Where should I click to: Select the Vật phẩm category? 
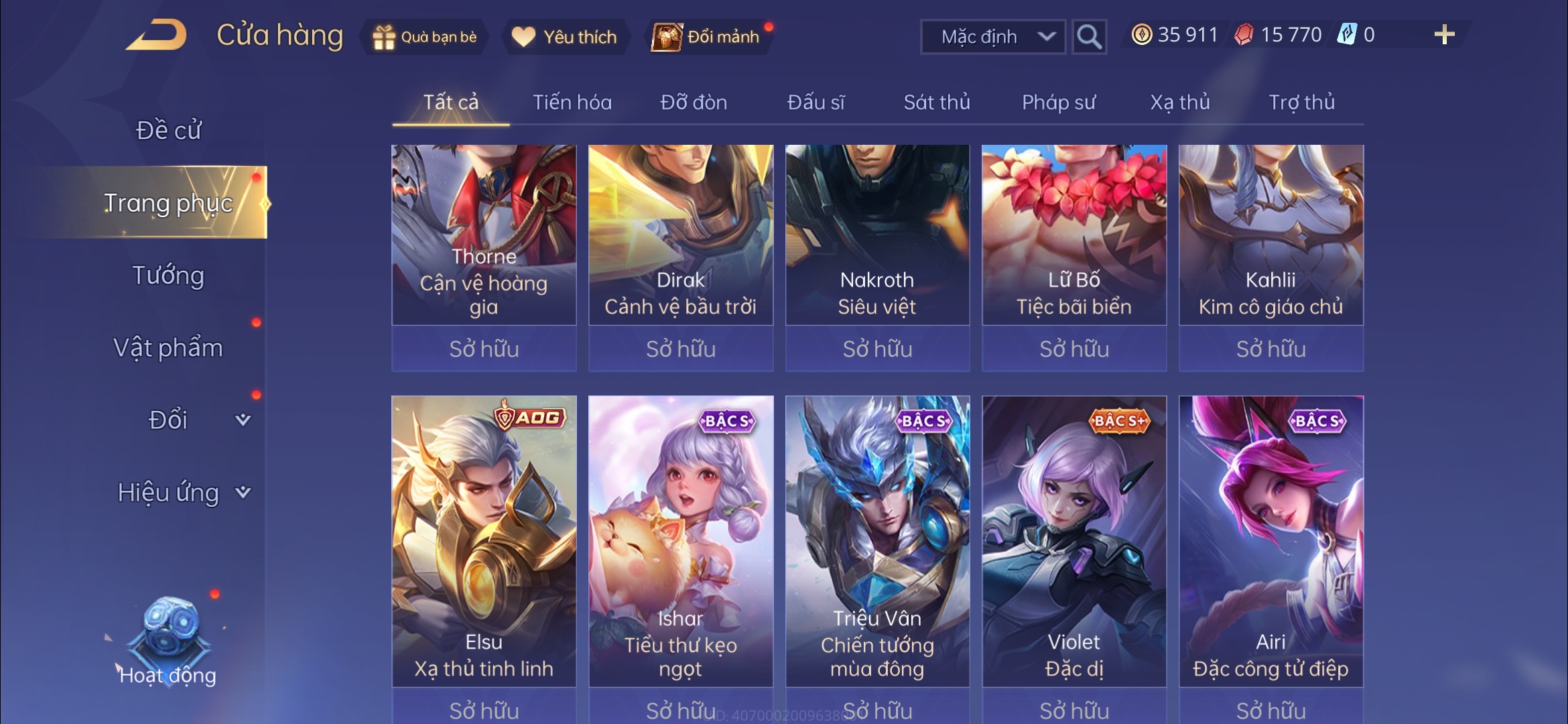(170, 348)
